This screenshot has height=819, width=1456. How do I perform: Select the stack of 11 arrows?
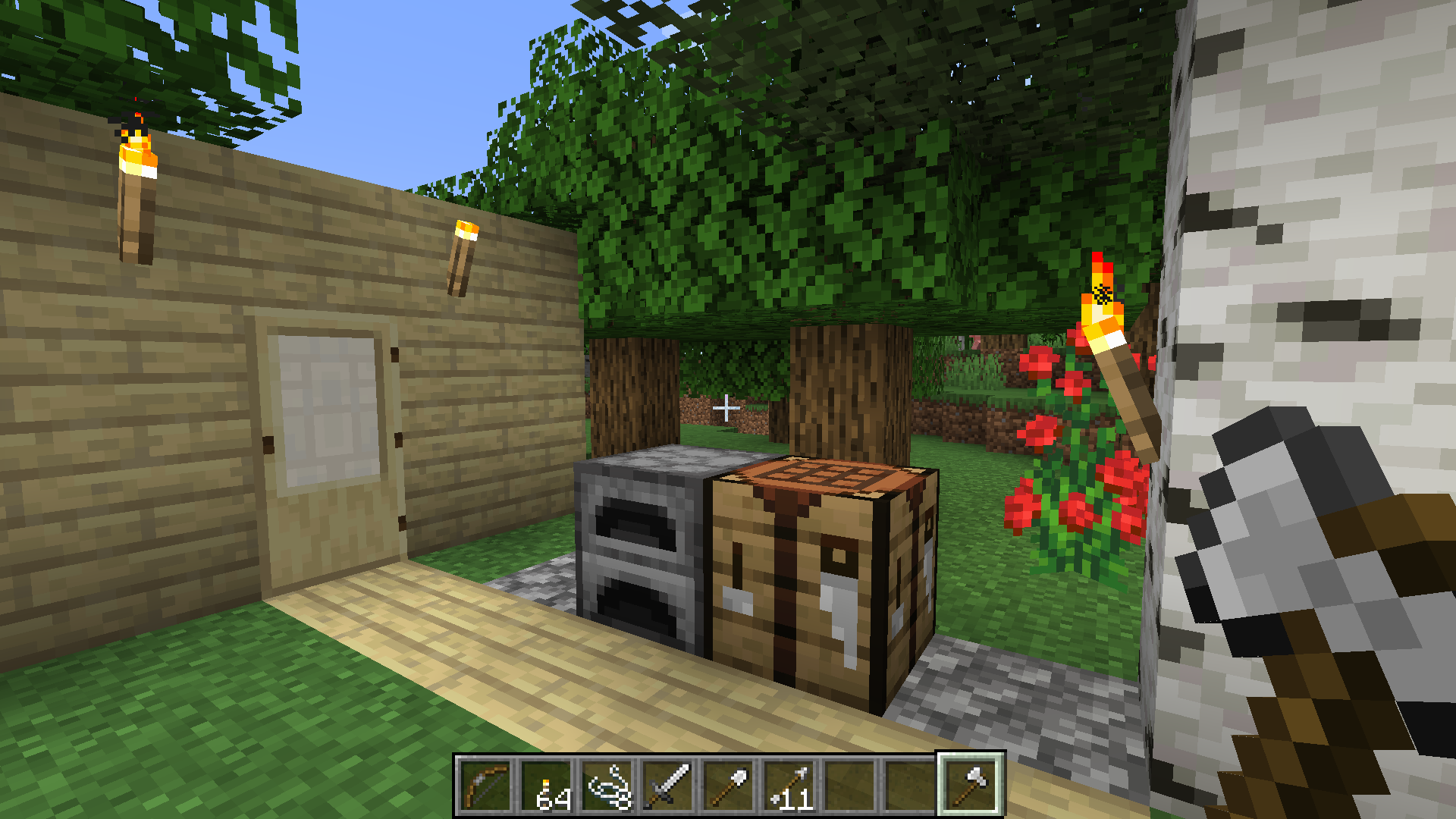click(x=789, y=786)
